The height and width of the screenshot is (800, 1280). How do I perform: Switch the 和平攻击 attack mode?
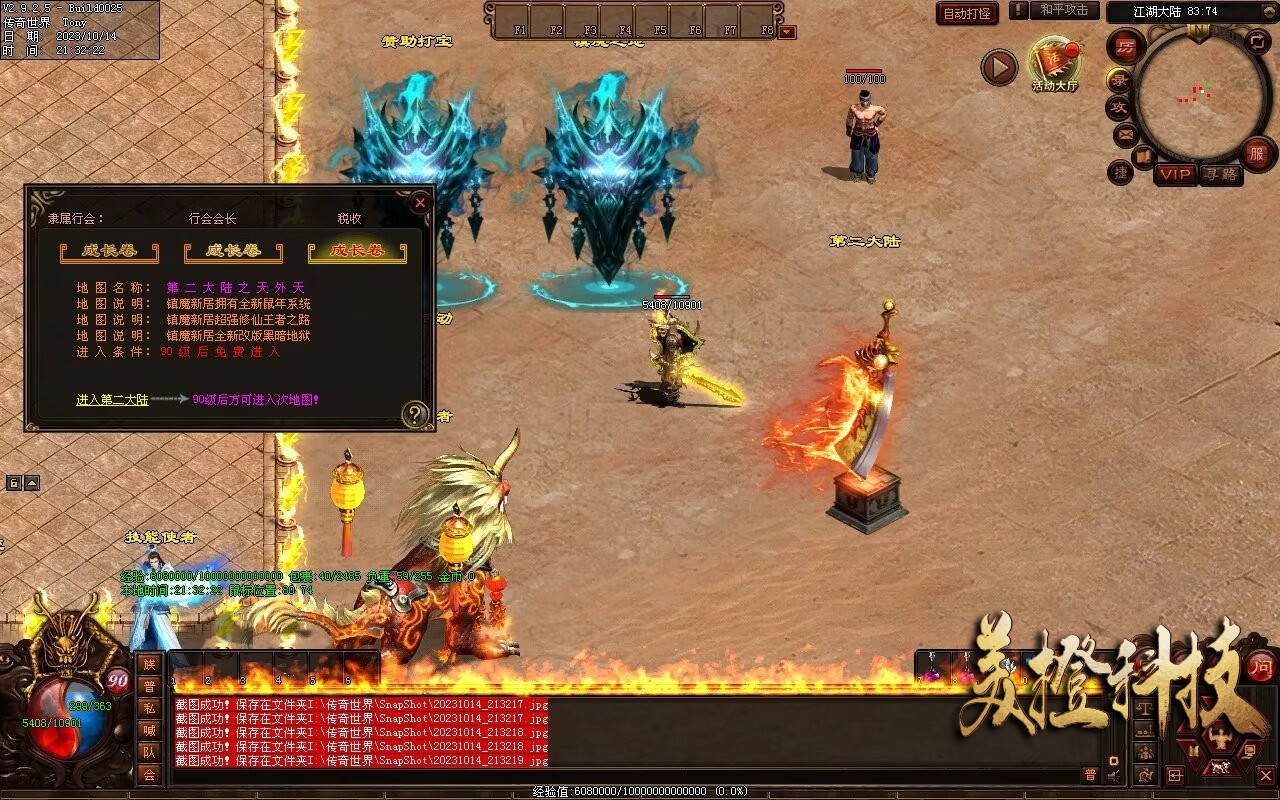click(x=1064, y=10)
